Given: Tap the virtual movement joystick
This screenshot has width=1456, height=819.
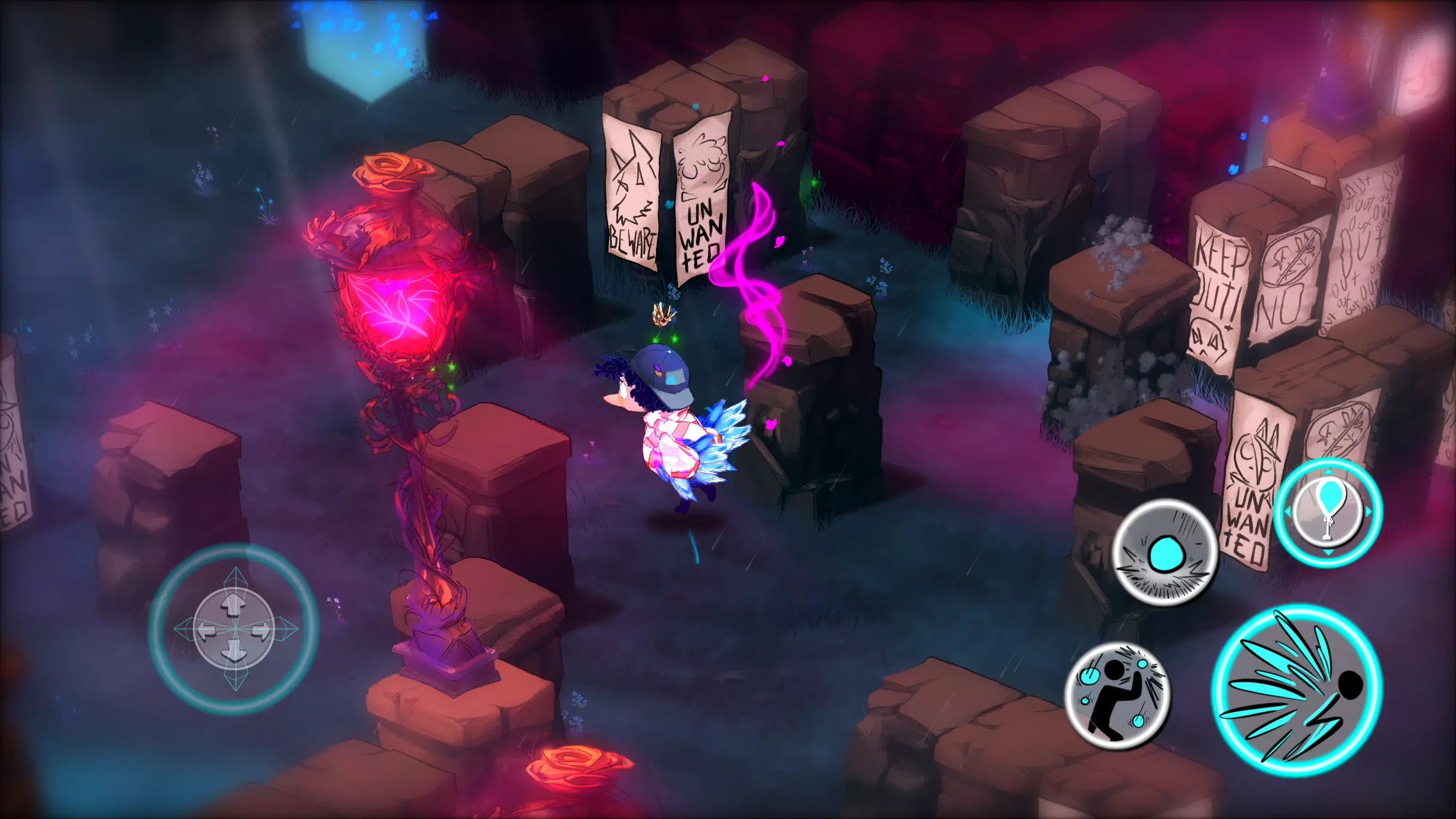Looking at the screenshot, I should click(234, 629).
